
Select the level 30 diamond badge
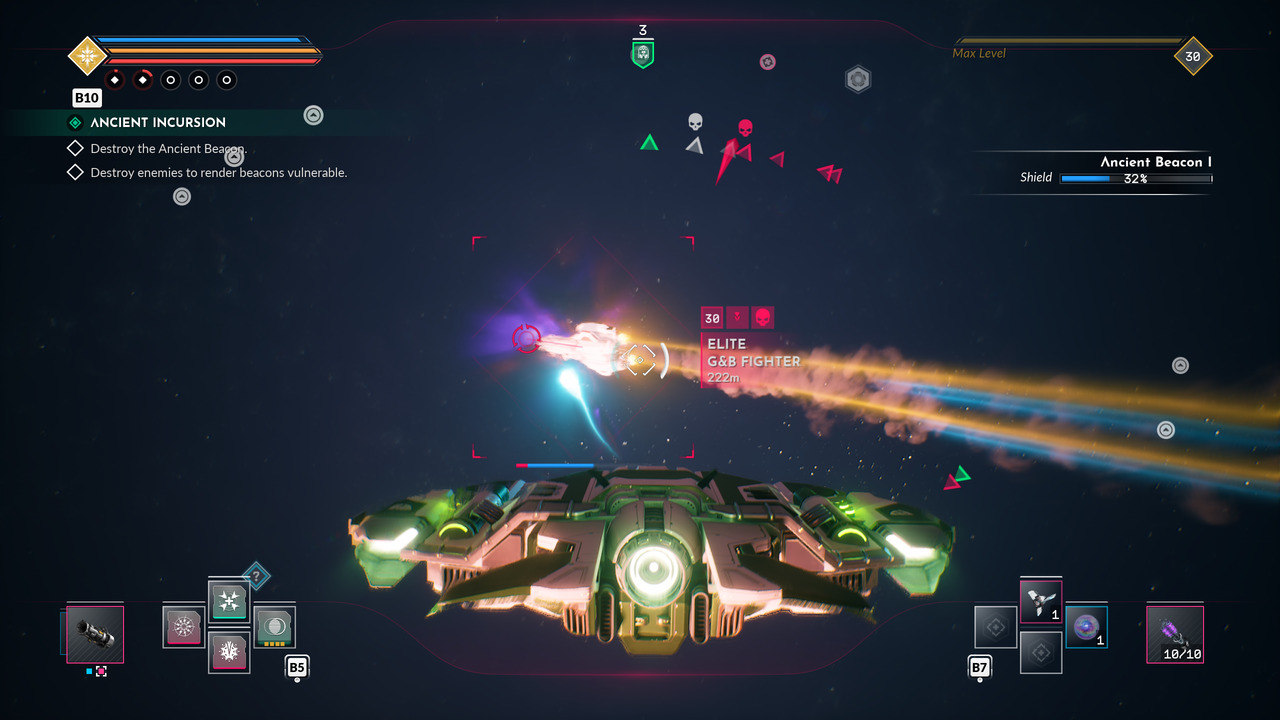point(1193,56)
